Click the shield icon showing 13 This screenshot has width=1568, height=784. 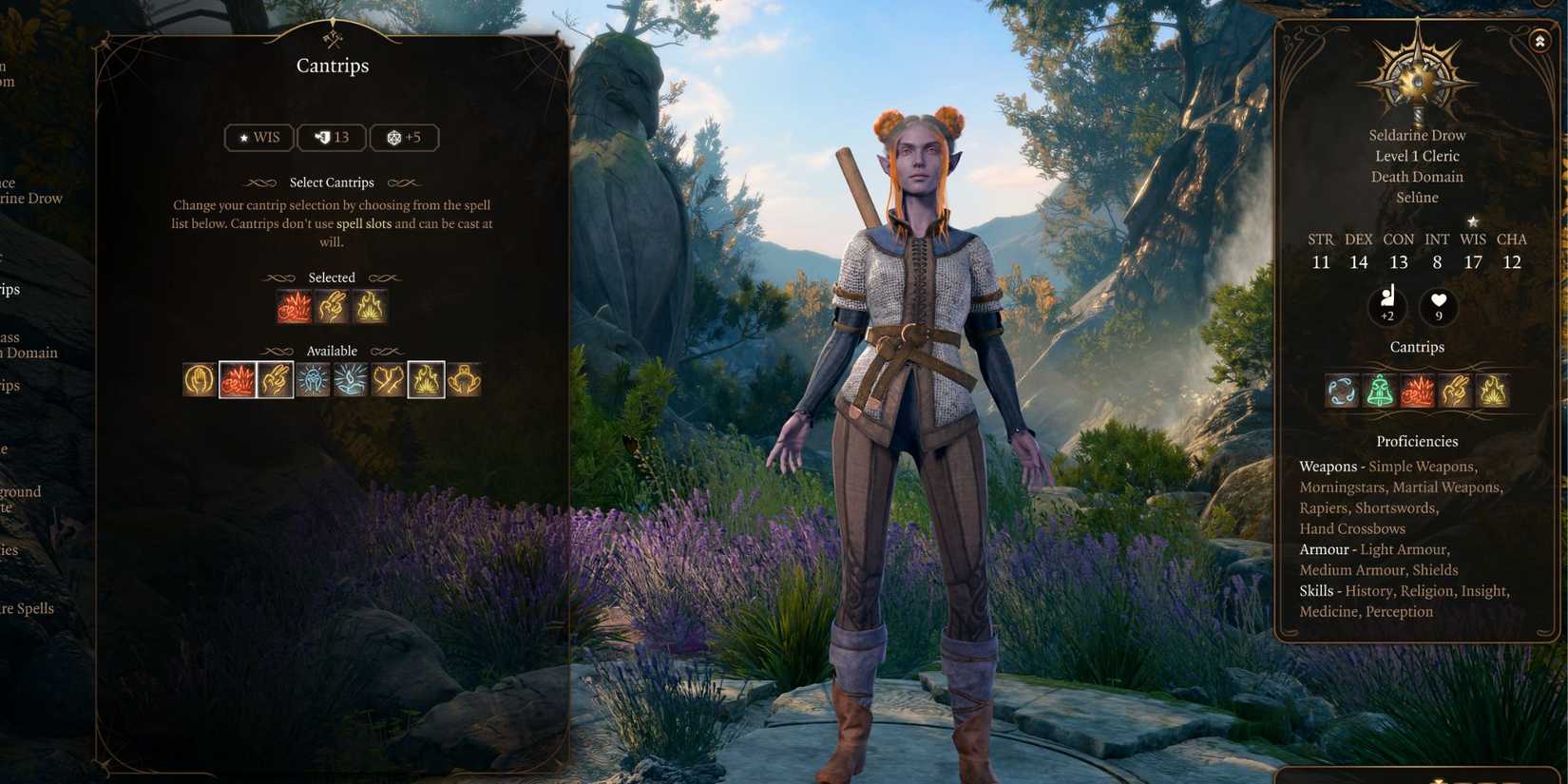point(331,137)
